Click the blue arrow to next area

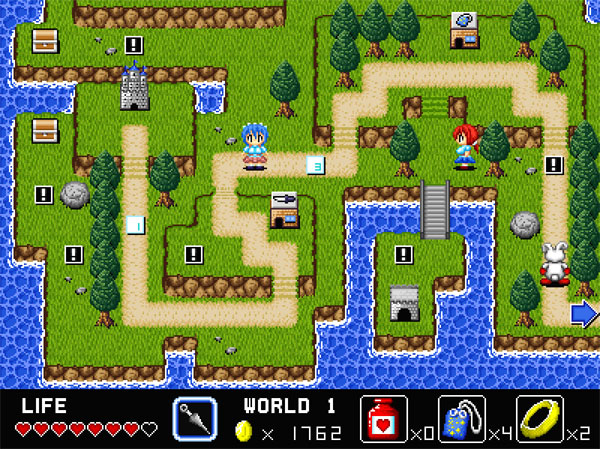(x=584, y=314)
